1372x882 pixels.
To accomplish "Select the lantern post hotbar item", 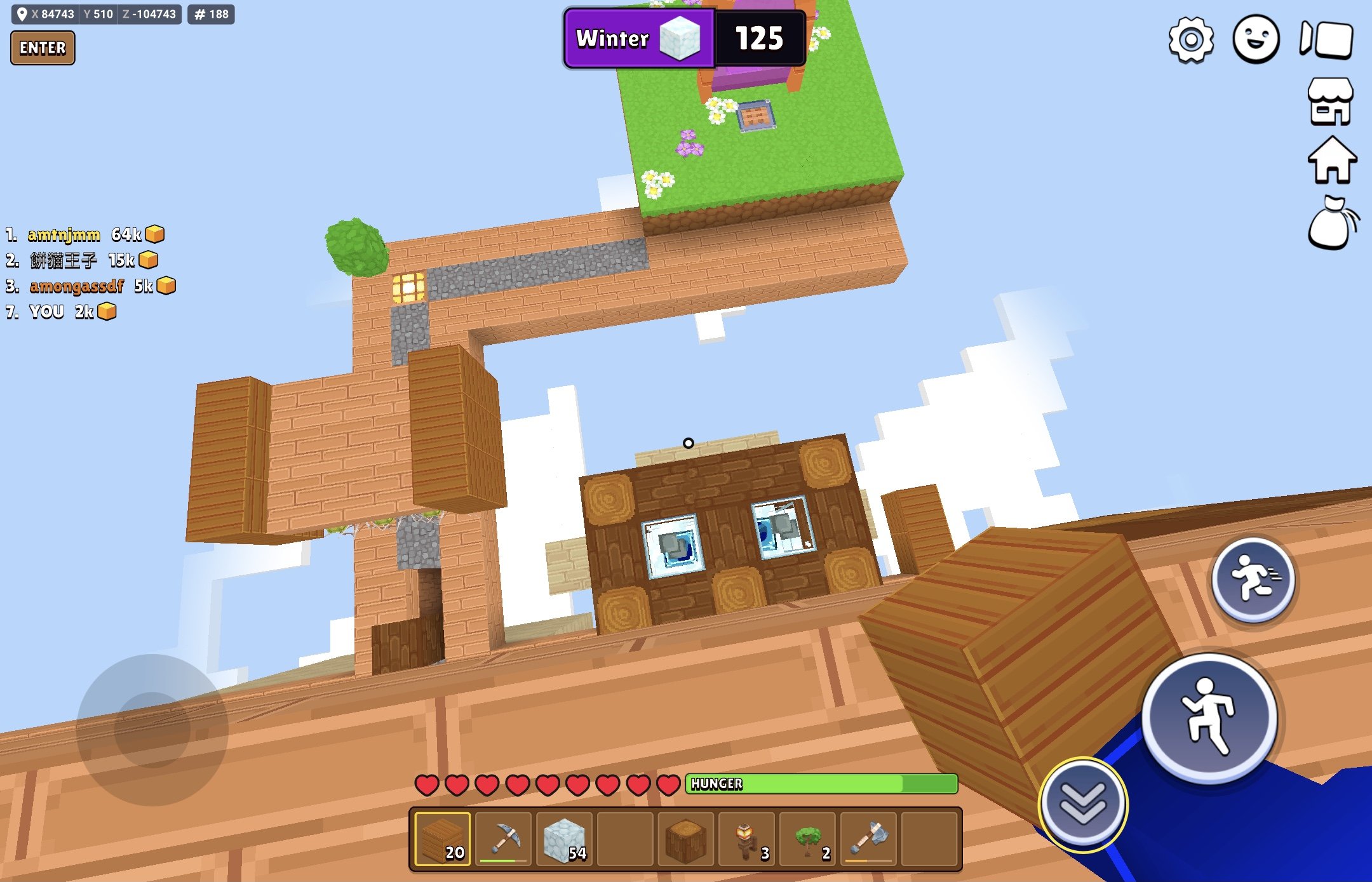I will (x=747, y=839).
